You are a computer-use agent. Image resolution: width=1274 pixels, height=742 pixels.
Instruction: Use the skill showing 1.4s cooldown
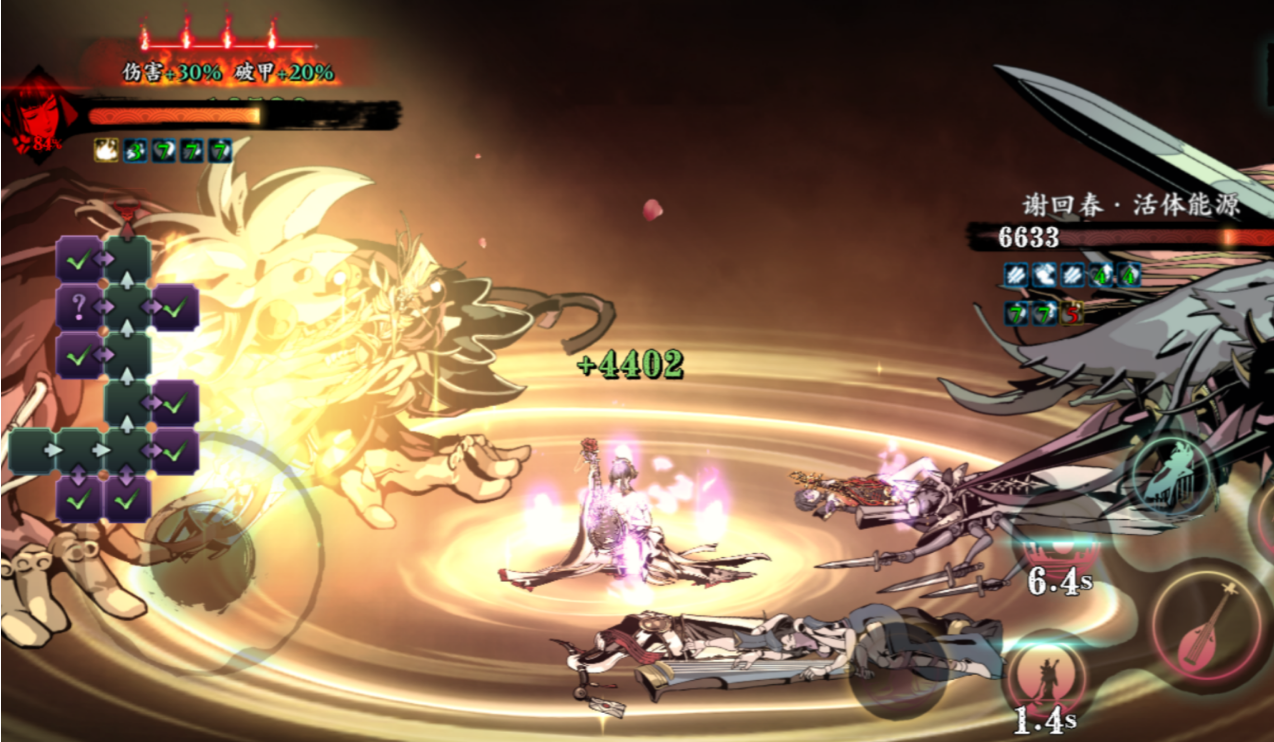pos(1046,680)
